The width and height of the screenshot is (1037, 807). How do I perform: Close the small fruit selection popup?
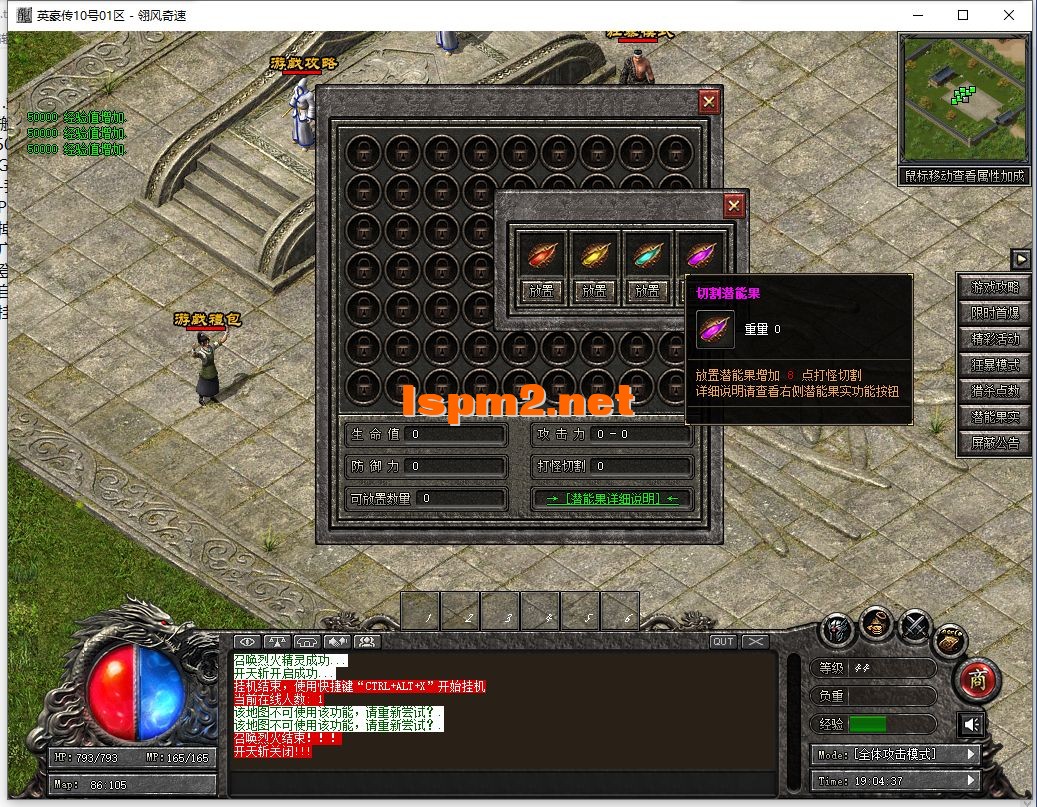(x=734, y=206)
